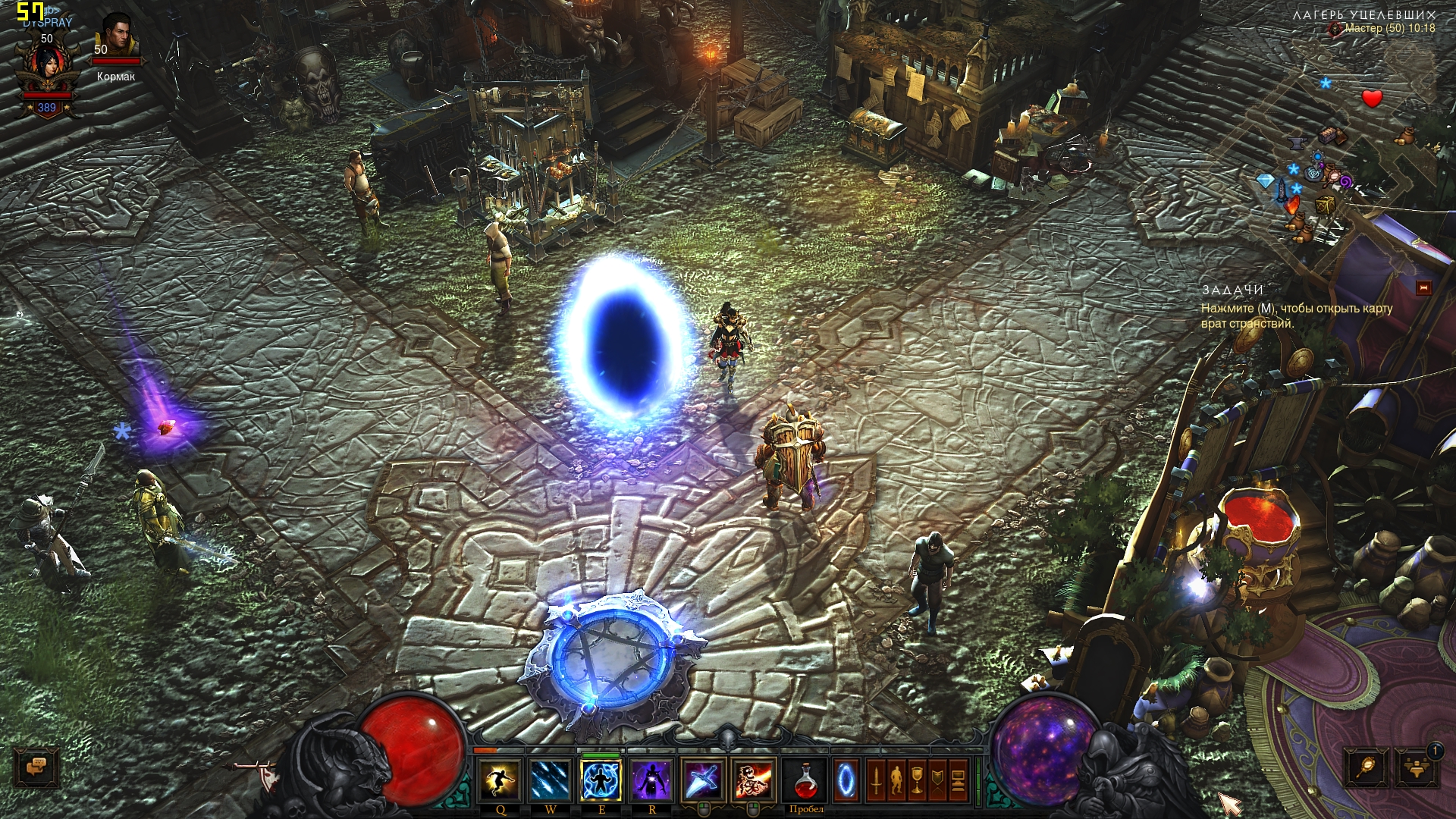Select the spectral blade left-mouse skill
The image size is (1456, 819).
702,780
